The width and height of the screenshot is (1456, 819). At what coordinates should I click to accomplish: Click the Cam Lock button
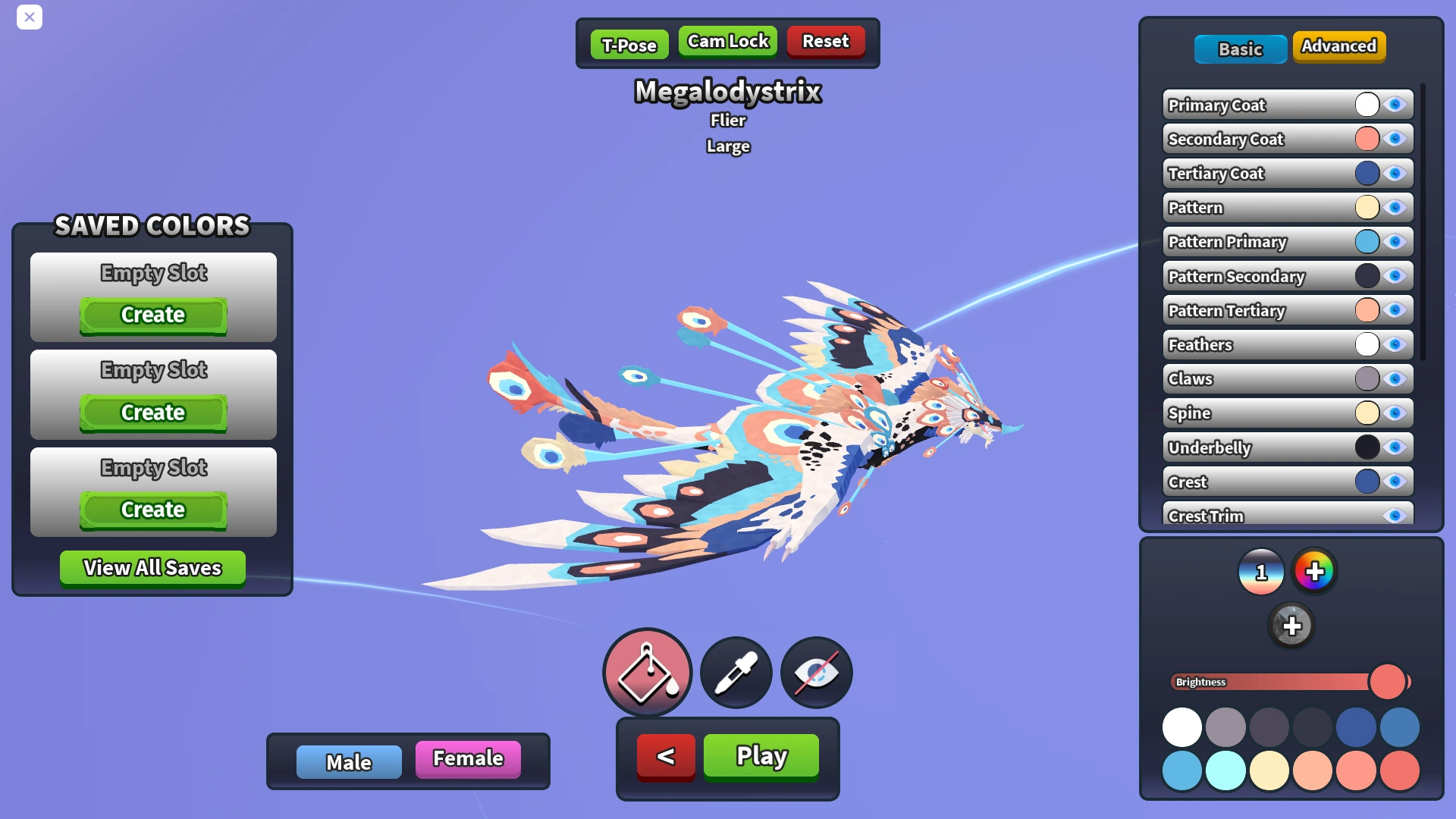pos(727,42)
